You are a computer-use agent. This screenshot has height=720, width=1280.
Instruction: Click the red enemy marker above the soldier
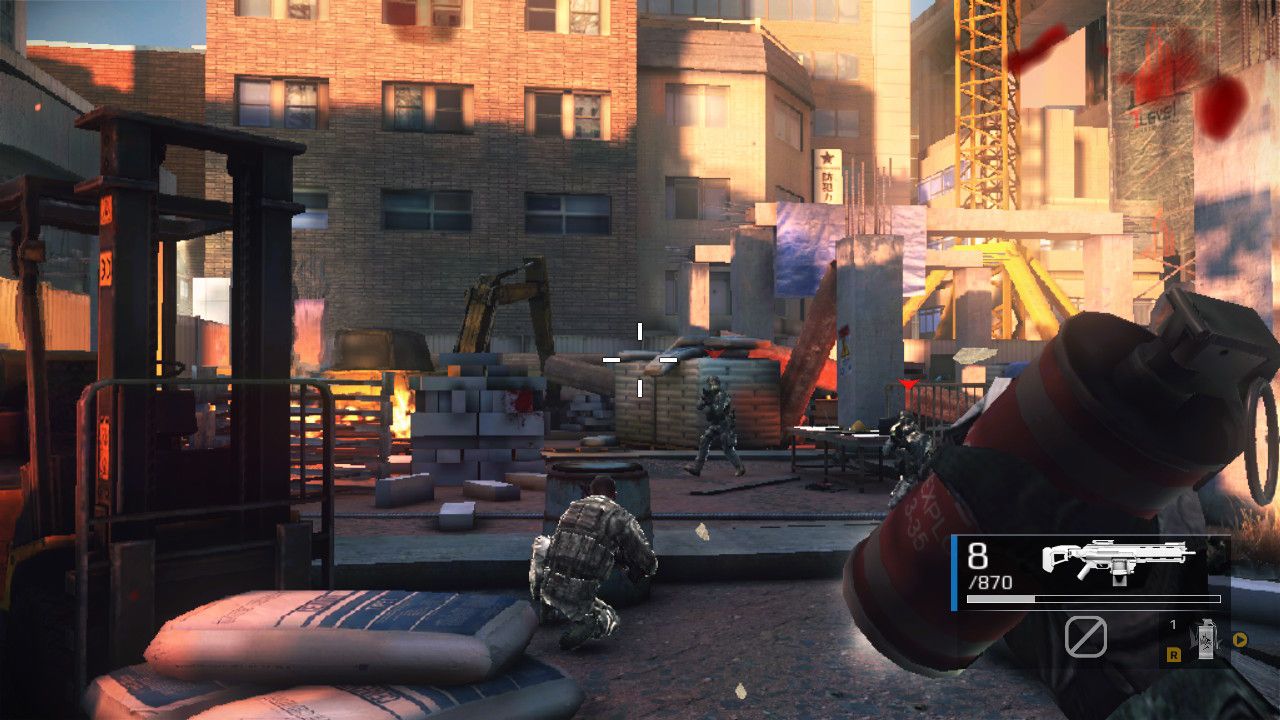coord(908,381)
